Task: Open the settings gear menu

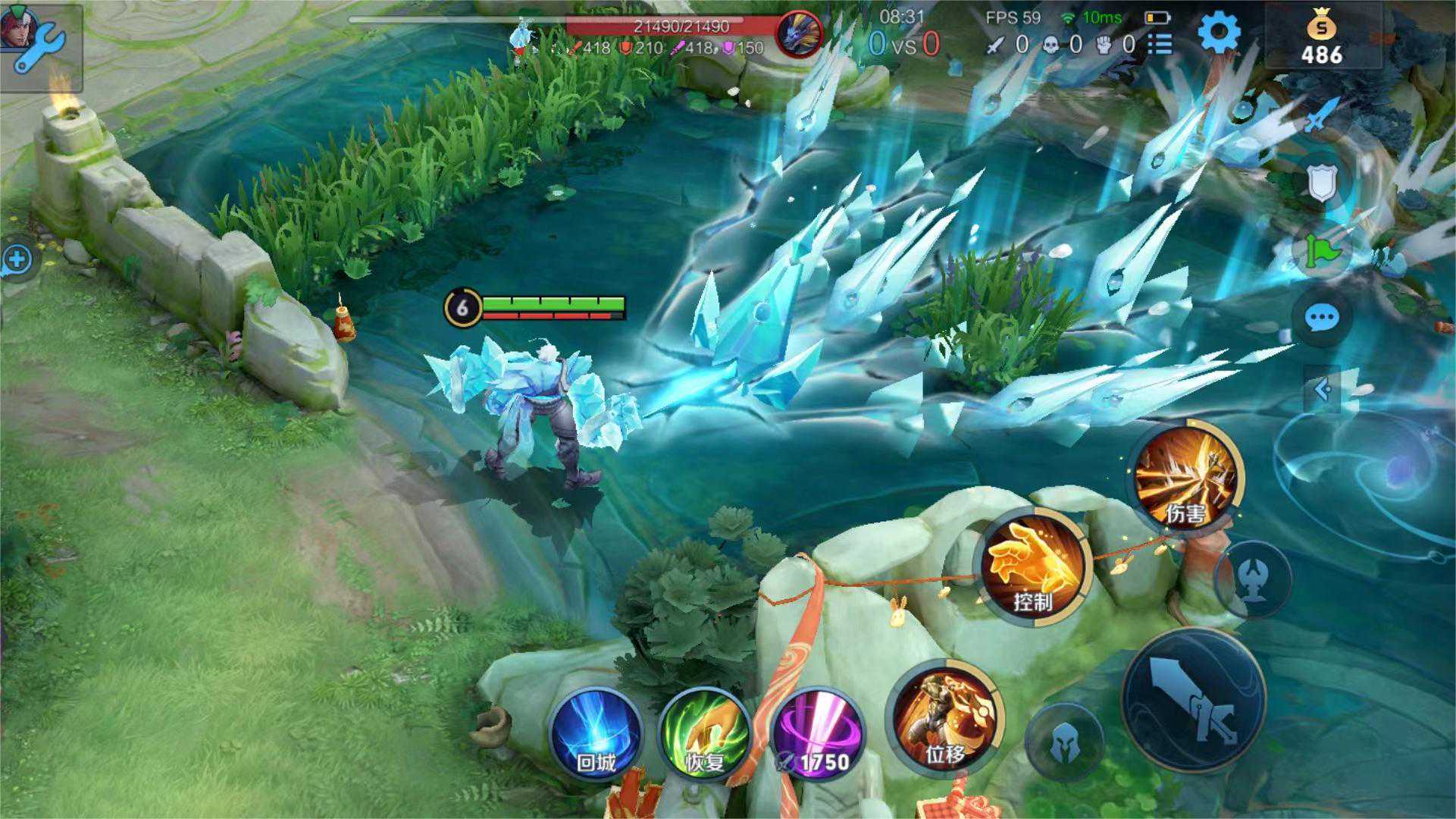Action: [x=1218, y=33]
